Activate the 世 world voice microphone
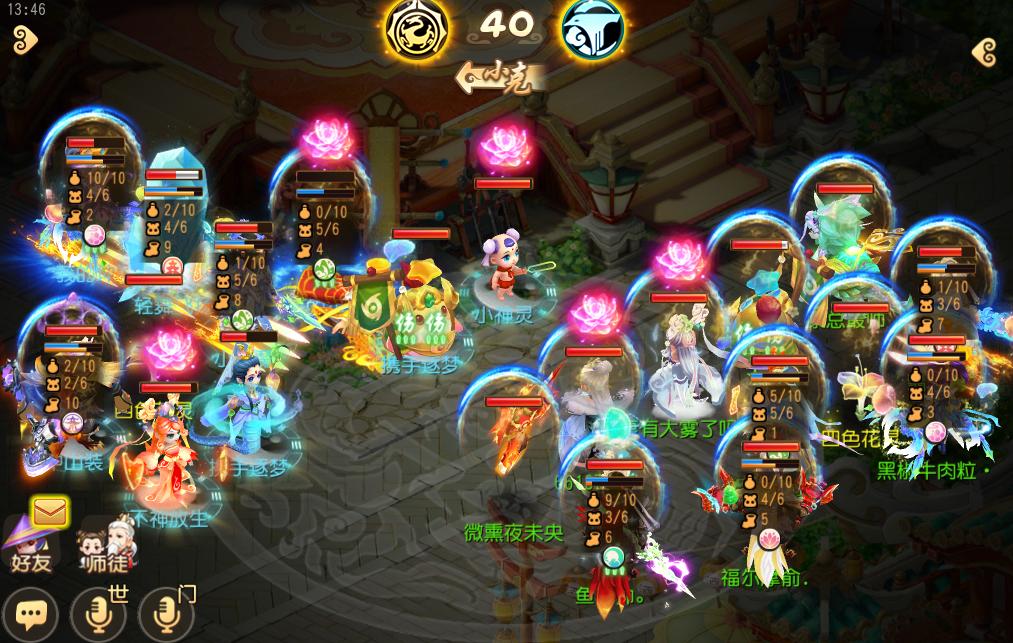The height and width of the screenshot is (643, 1013). tap(100, 612)
